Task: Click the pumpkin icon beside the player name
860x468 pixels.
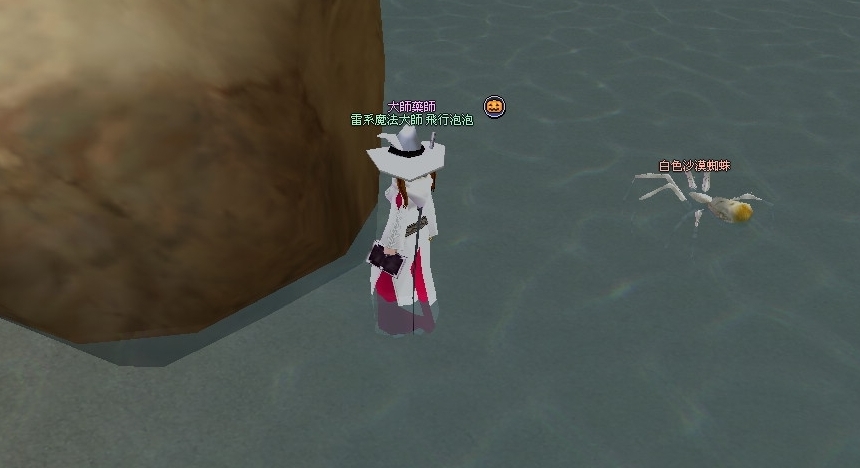Action: coord(494,106)
